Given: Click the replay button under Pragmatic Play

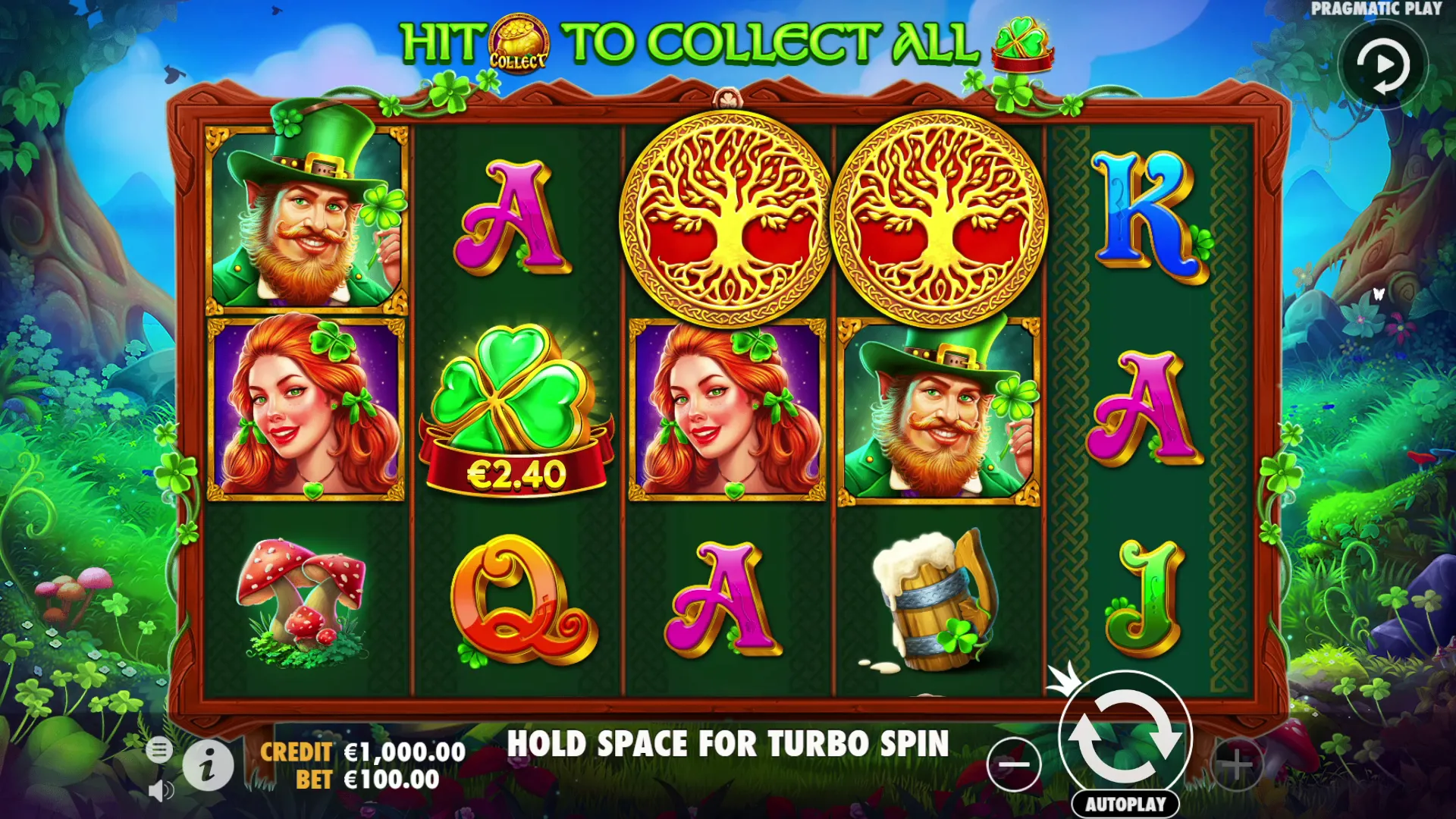Looking at the screenshot, I should click(1382, 66).
